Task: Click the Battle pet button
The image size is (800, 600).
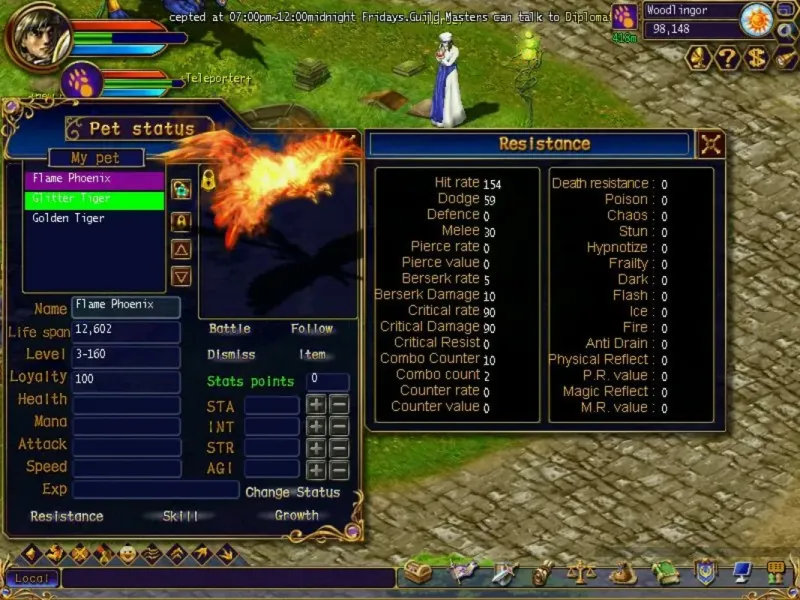Action: [x=230, y=329]
